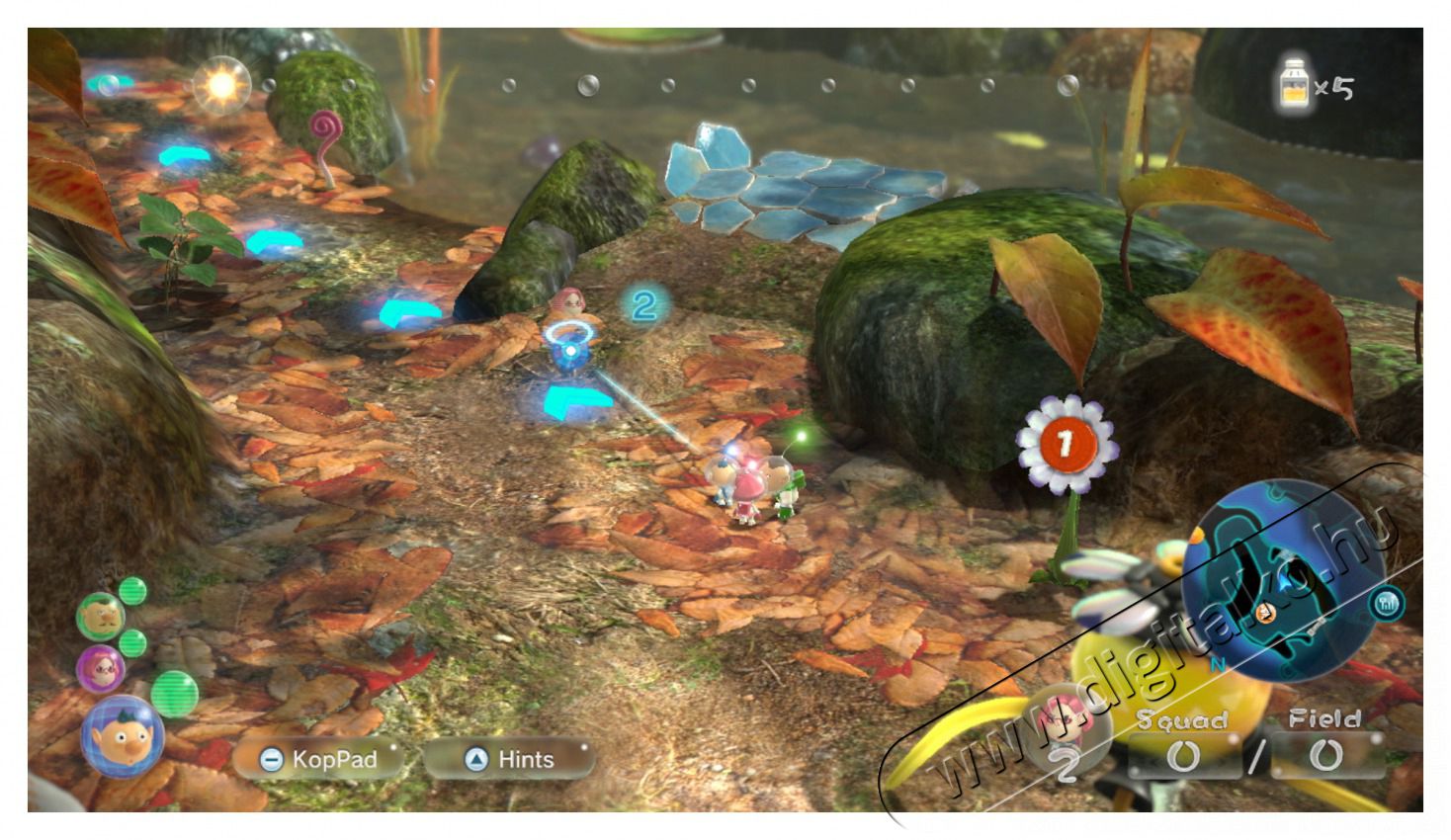Toggle Charlie's health orb indicator
This screenshot has height=840, width=1451.
click(x=131, y=592)
